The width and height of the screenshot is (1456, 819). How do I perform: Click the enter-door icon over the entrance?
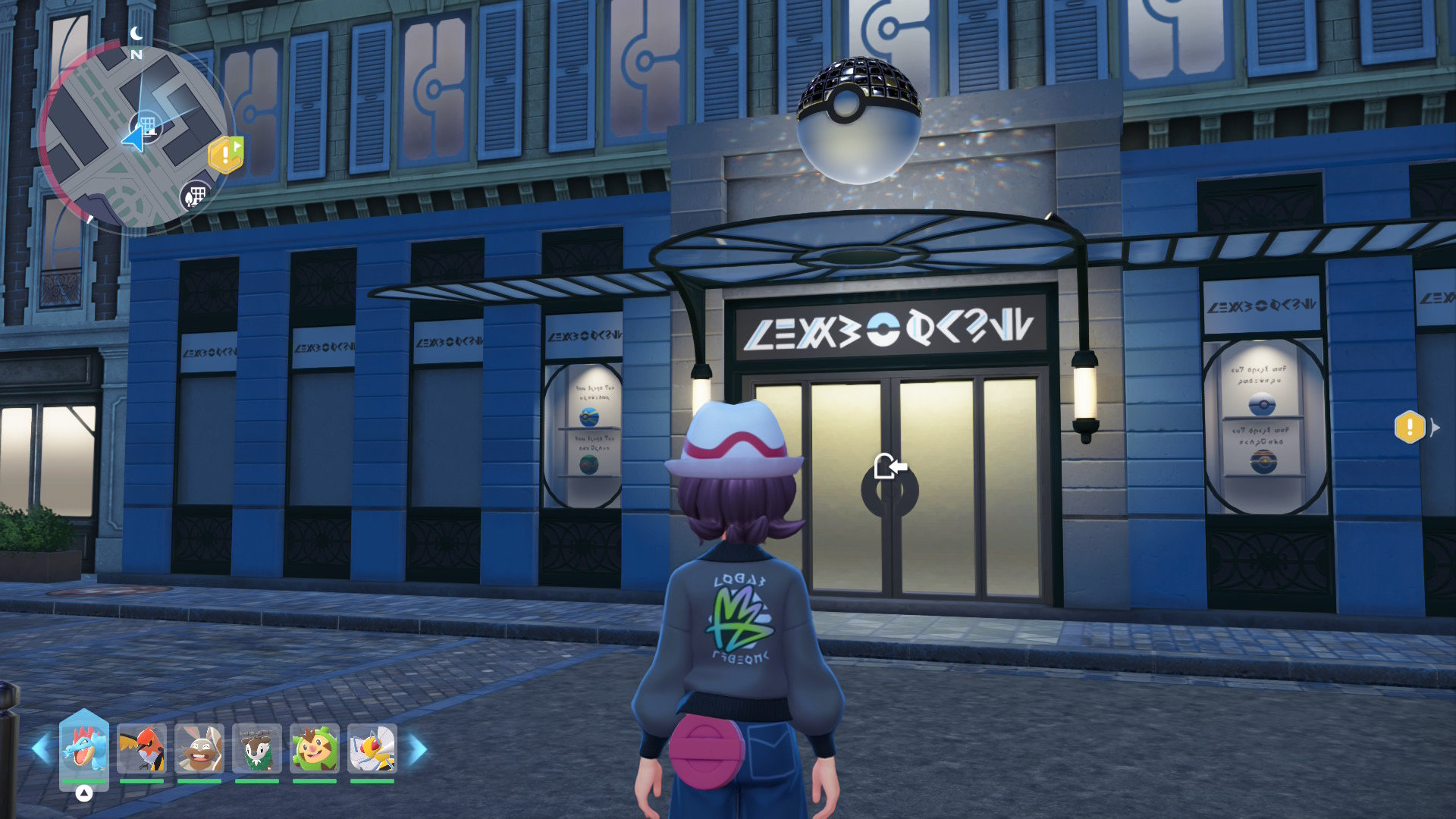point(890,466)
